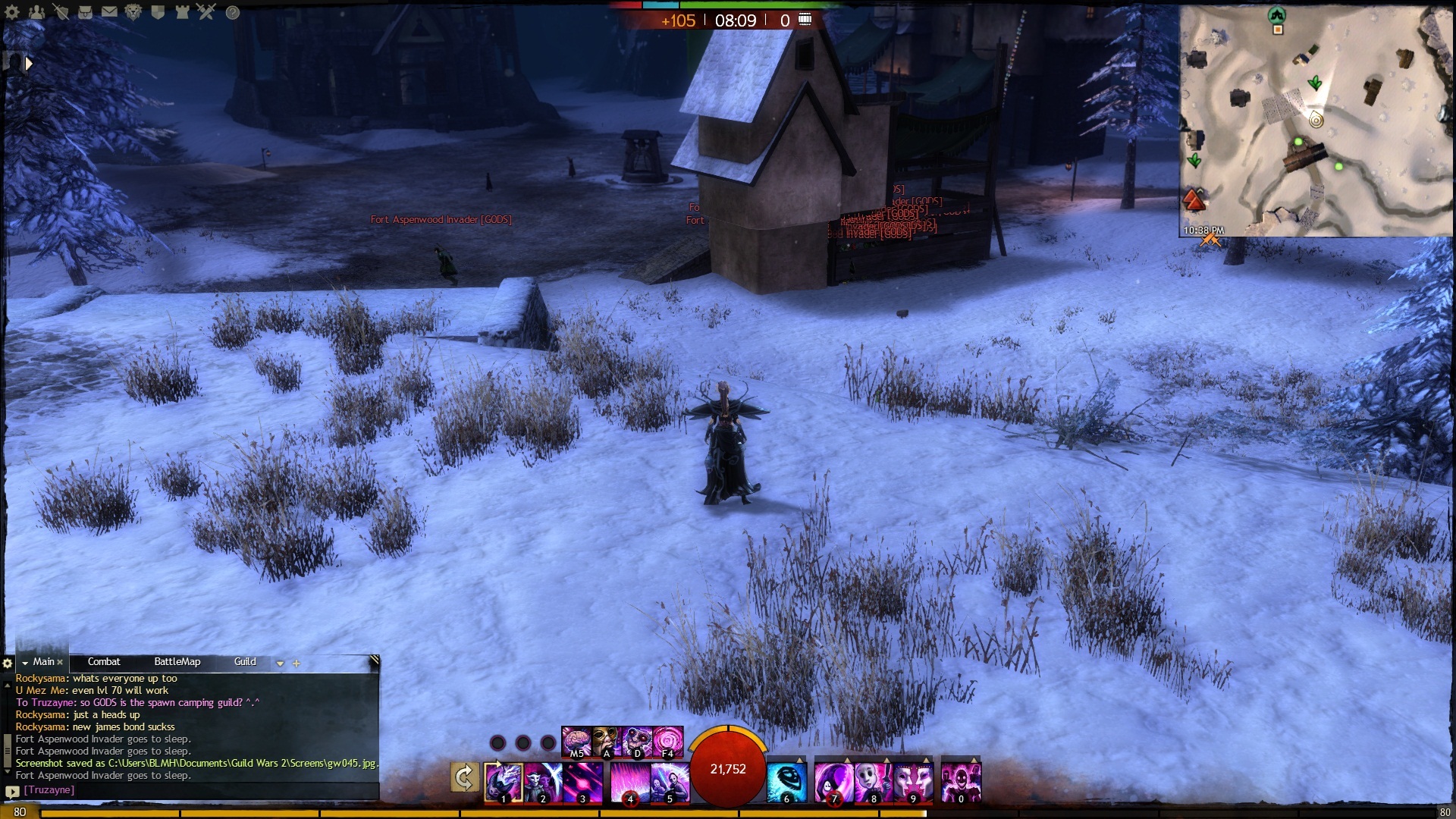The height and width of the screenshot is (819, 1456).
Task: Activate the elite skill in slot 0
Action: [x=961, y=783]
